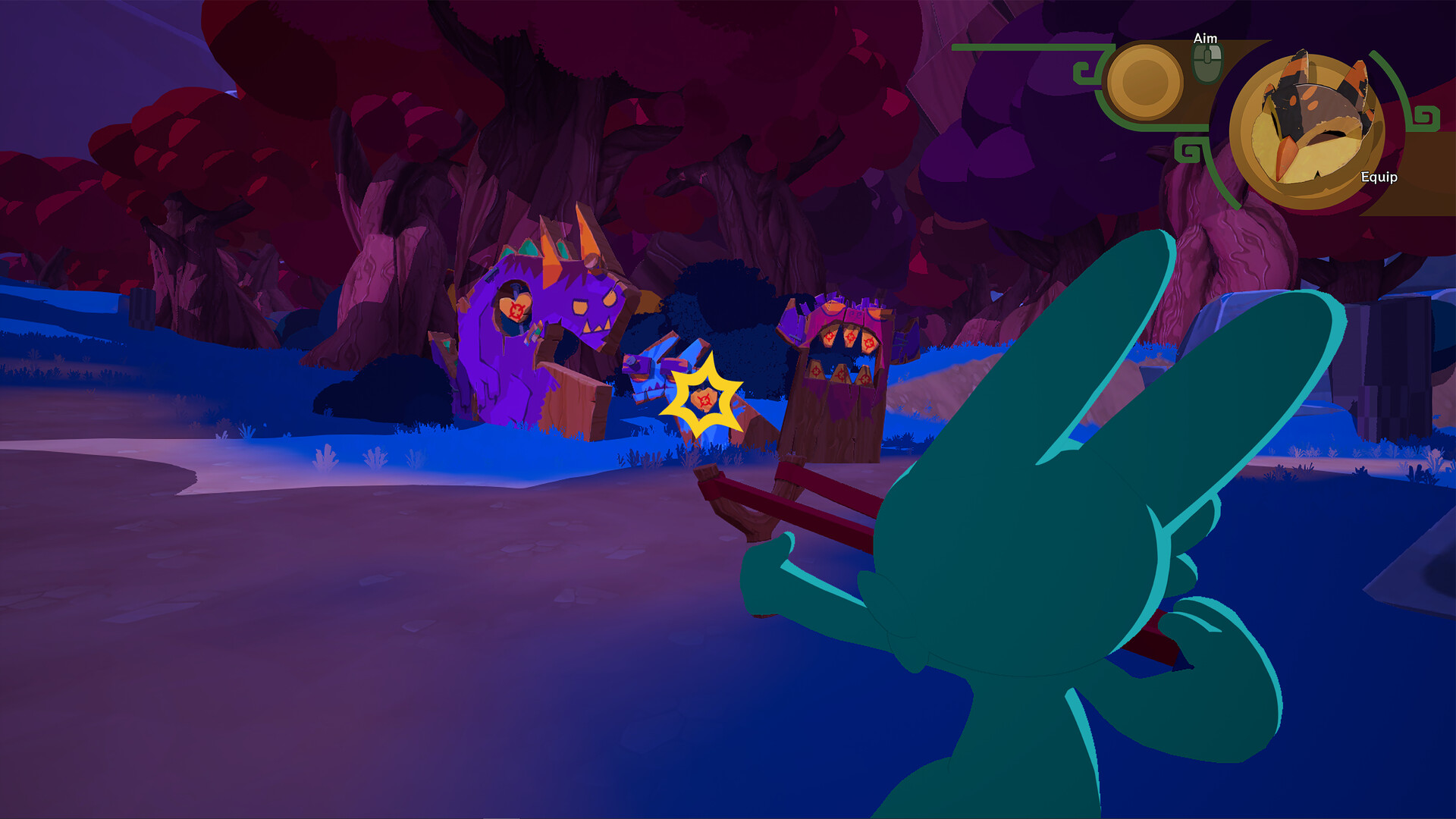Click the Equip label text
The image size is (1456, 819).
tap(1380, 178)
